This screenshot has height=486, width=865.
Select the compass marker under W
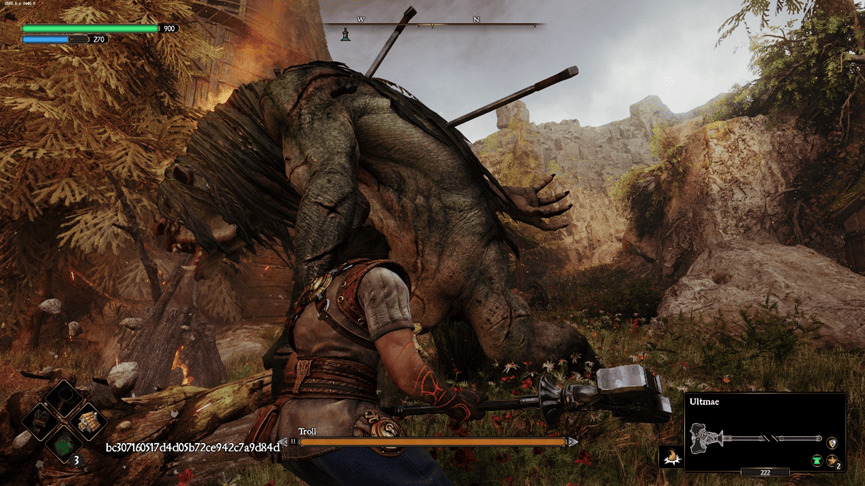click(346, 34)
